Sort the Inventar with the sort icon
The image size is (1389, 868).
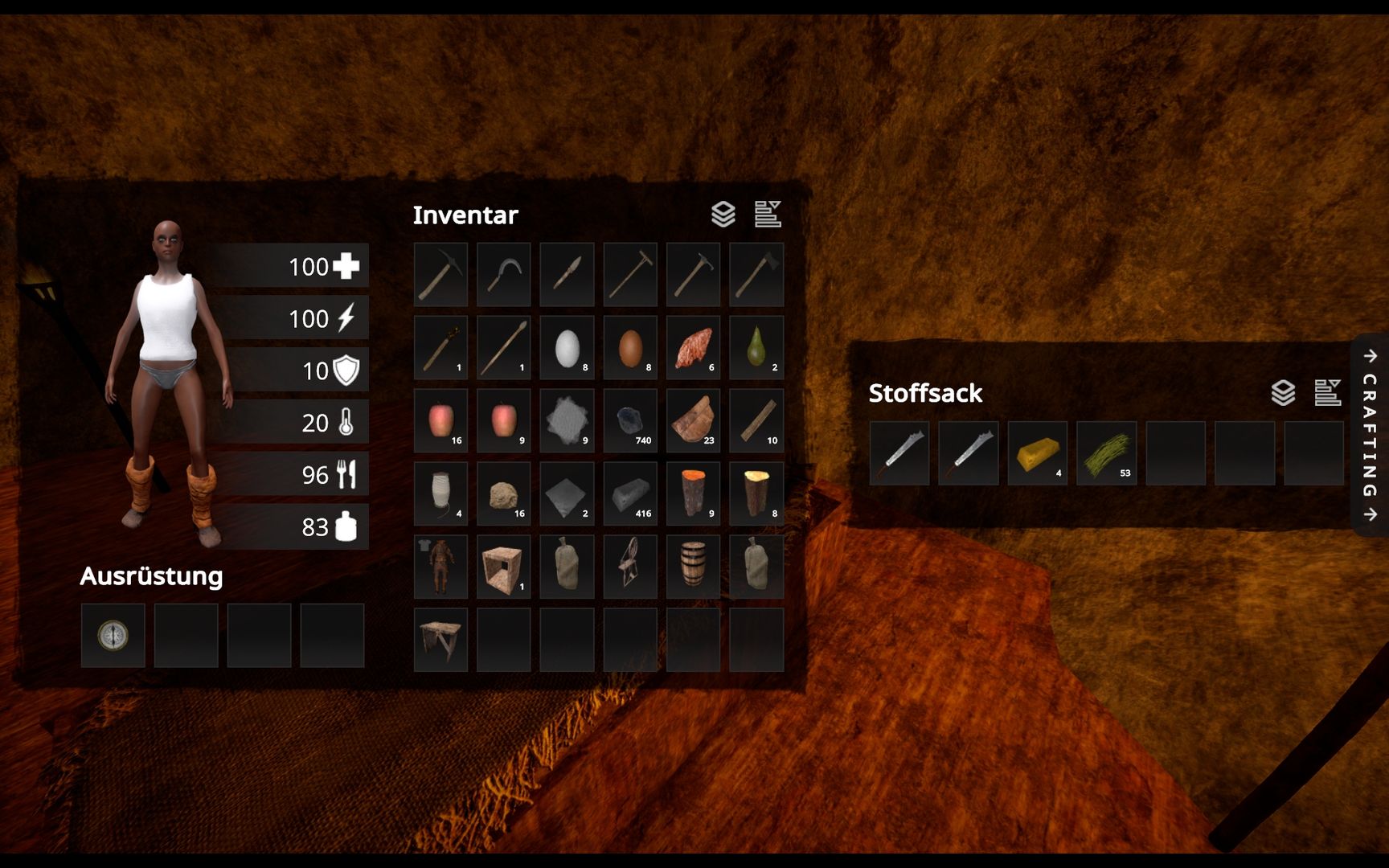click(x=768, y=215)
